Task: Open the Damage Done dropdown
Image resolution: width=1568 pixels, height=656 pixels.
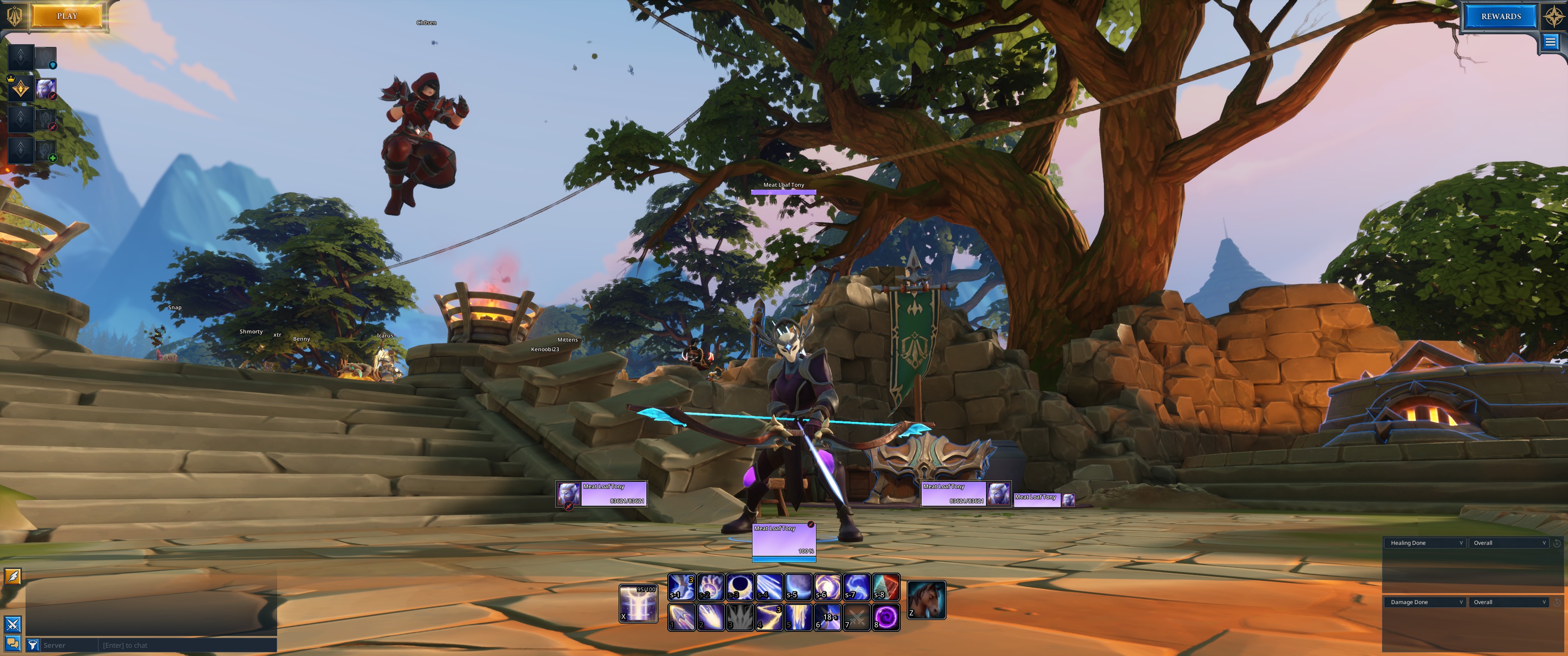Action: tap(1424, 602)
